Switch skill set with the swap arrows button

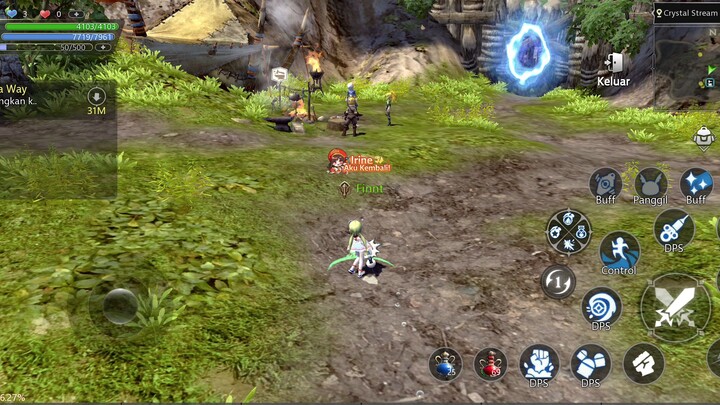click(x=558, y=281)
